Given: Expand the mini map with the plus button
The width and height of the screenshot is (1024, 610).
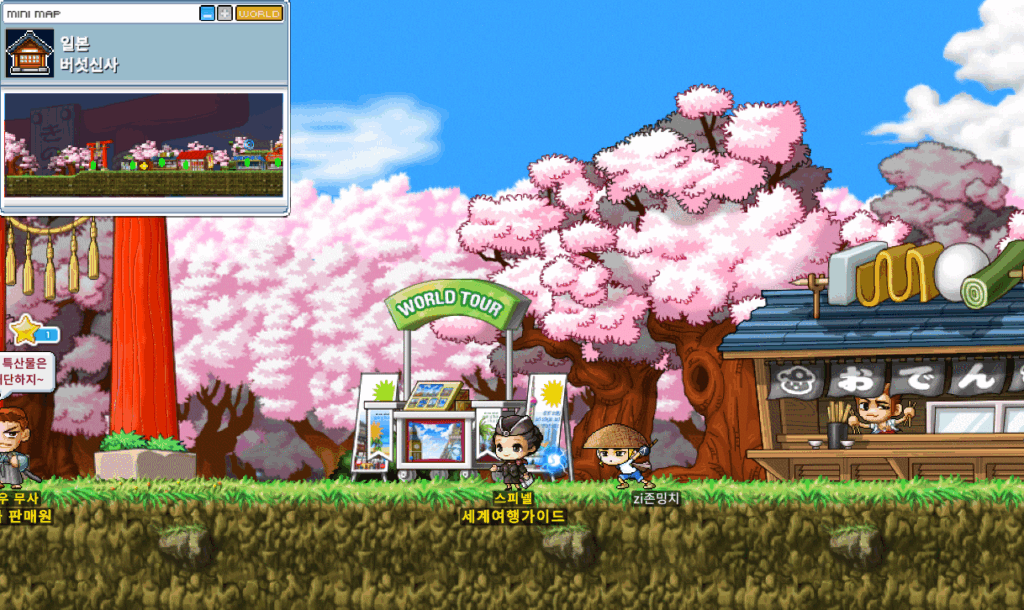Looking at the screenshot, I should 225,14.
